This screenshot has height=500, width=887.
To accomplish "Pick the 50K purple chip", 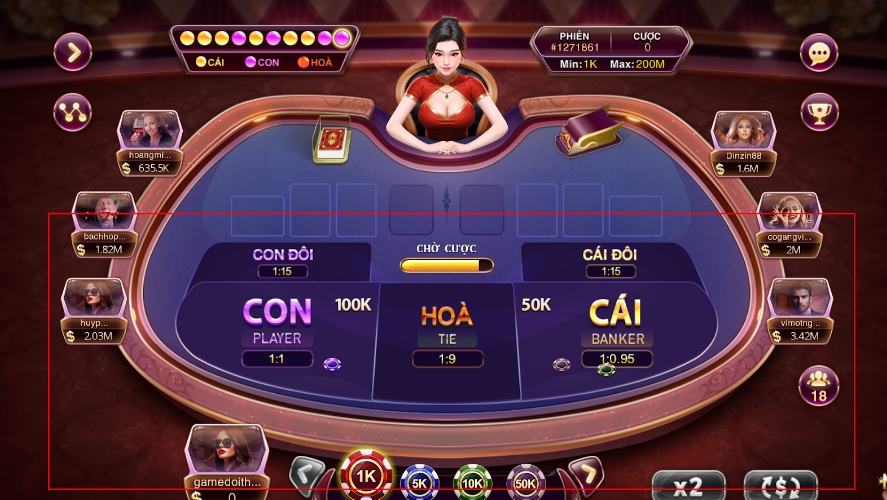I will click(526, 484).
